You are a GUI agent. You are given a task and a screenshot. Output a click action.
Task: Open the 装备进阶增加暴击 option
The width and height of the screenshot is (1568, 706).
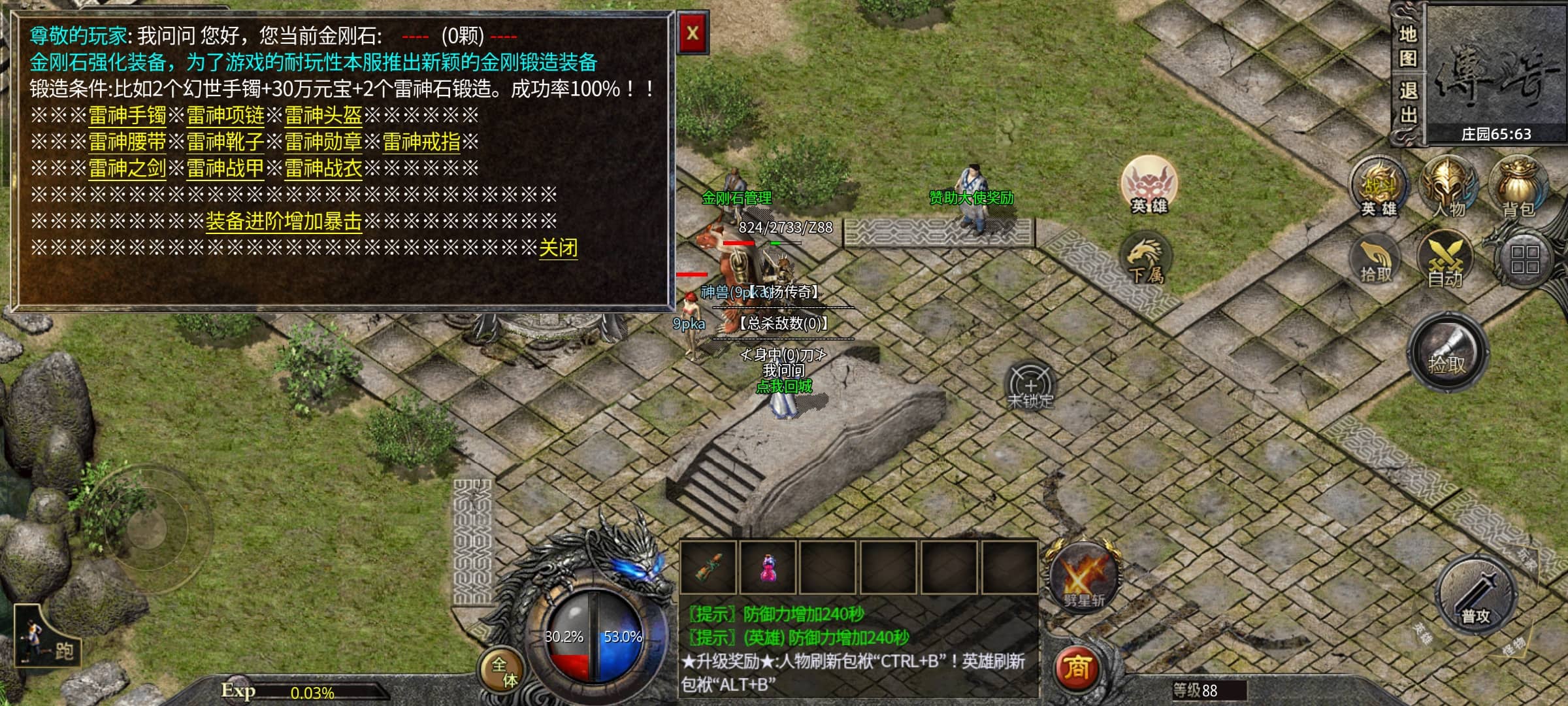284,222
